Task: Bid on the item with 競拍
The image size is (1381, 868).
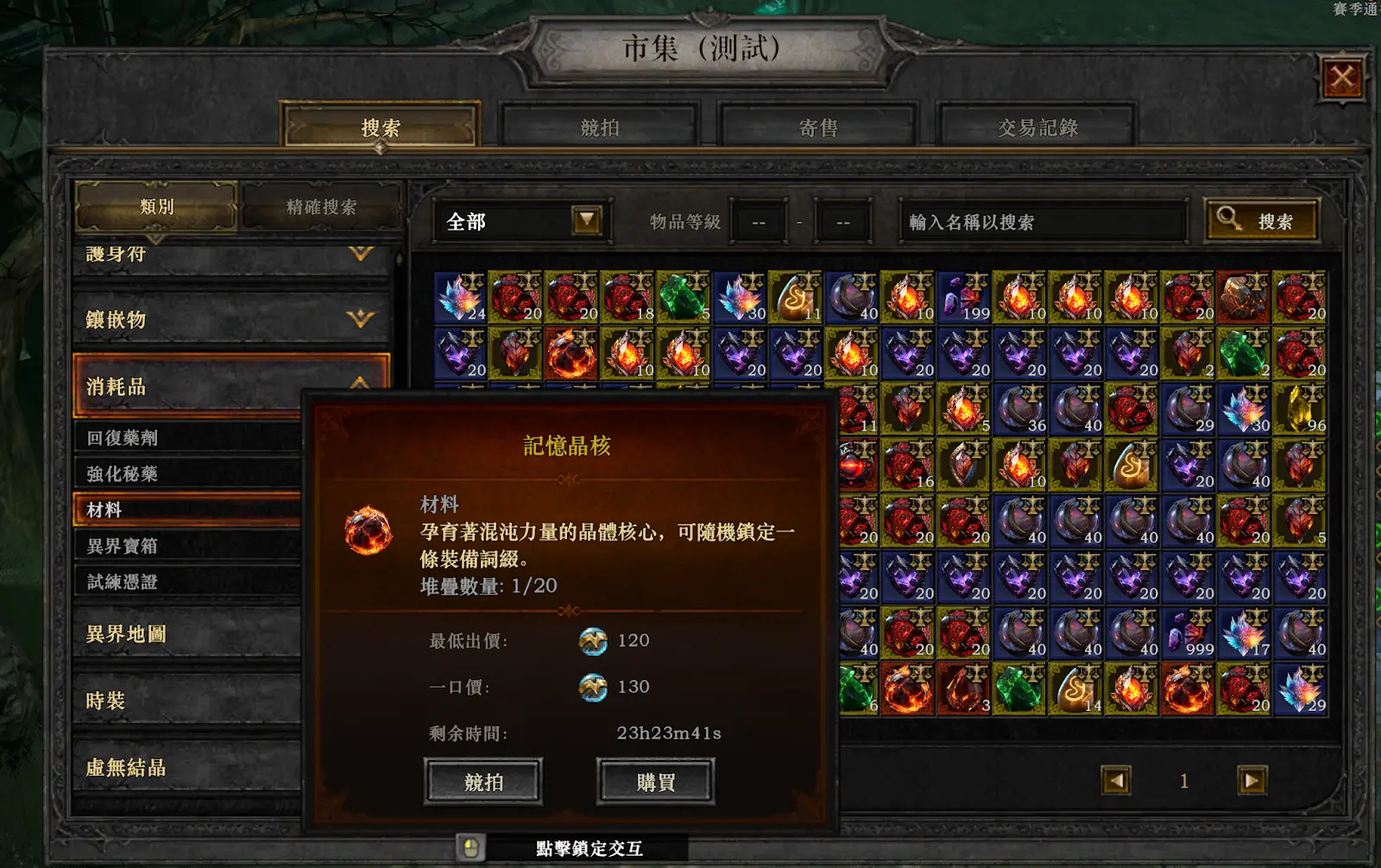Action: tap(483, 782)
